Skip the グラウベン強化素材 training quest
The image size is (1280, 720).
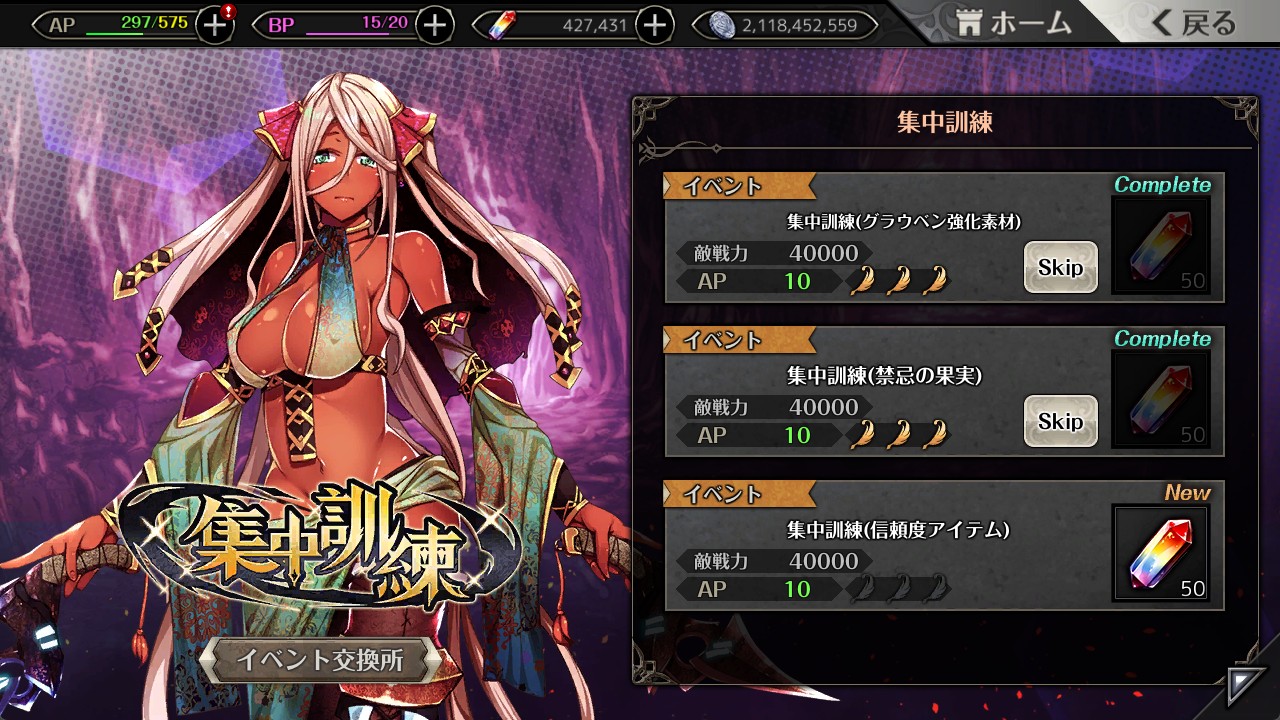[1060, 267]
